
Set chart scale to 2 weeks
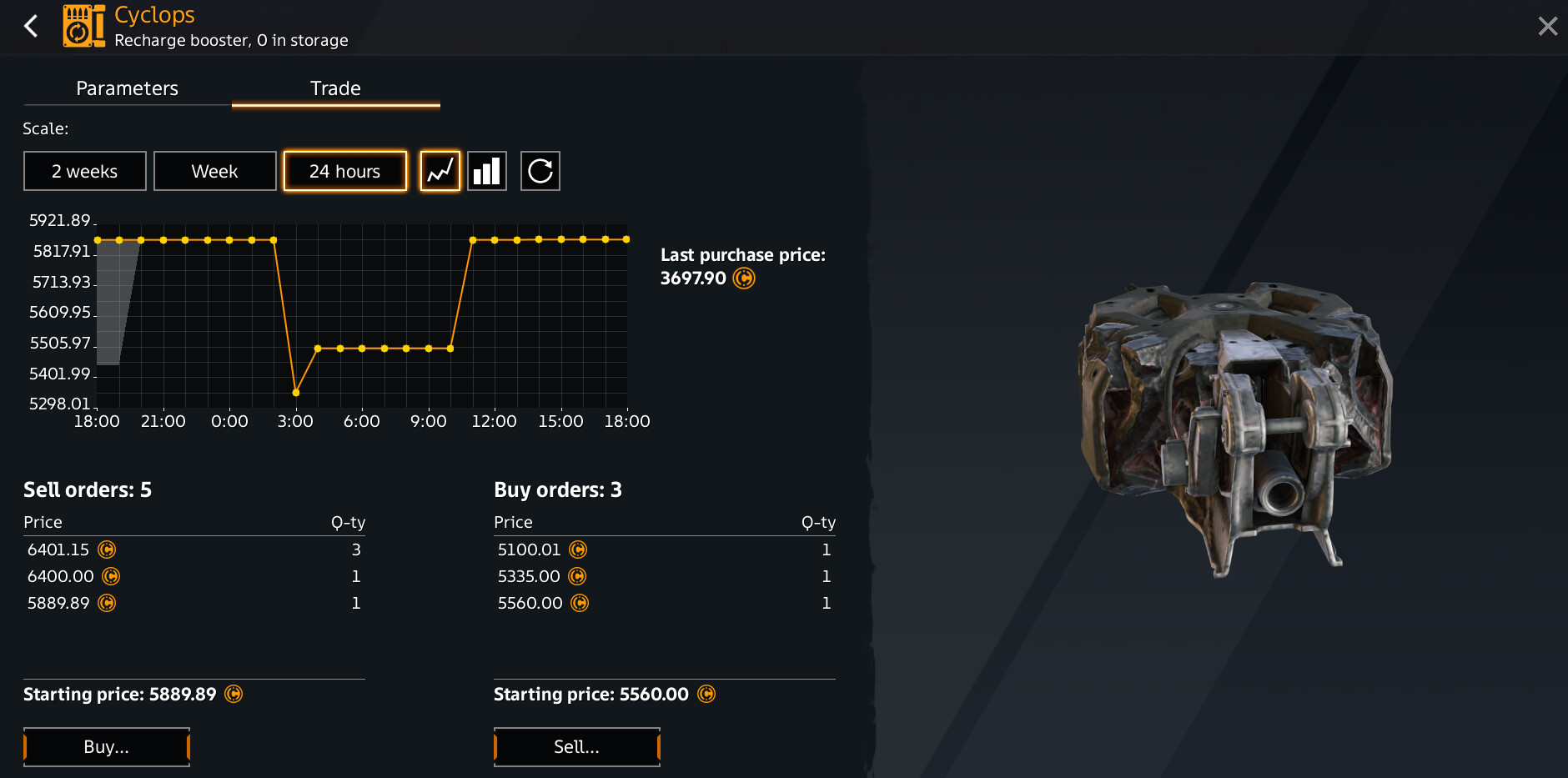85,171
